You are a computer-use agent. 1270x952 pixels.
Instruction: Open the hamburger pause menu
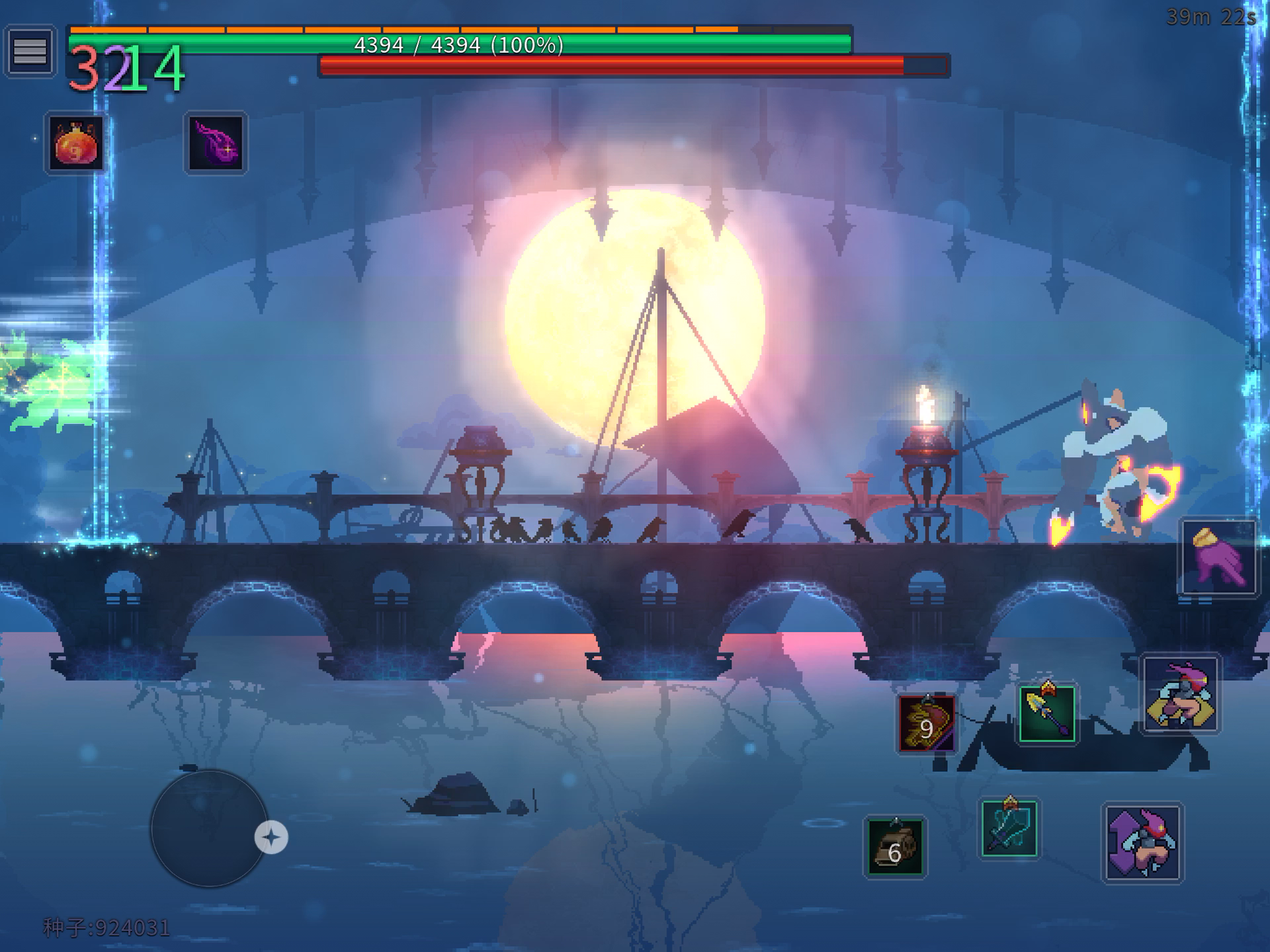pos(30,51)
